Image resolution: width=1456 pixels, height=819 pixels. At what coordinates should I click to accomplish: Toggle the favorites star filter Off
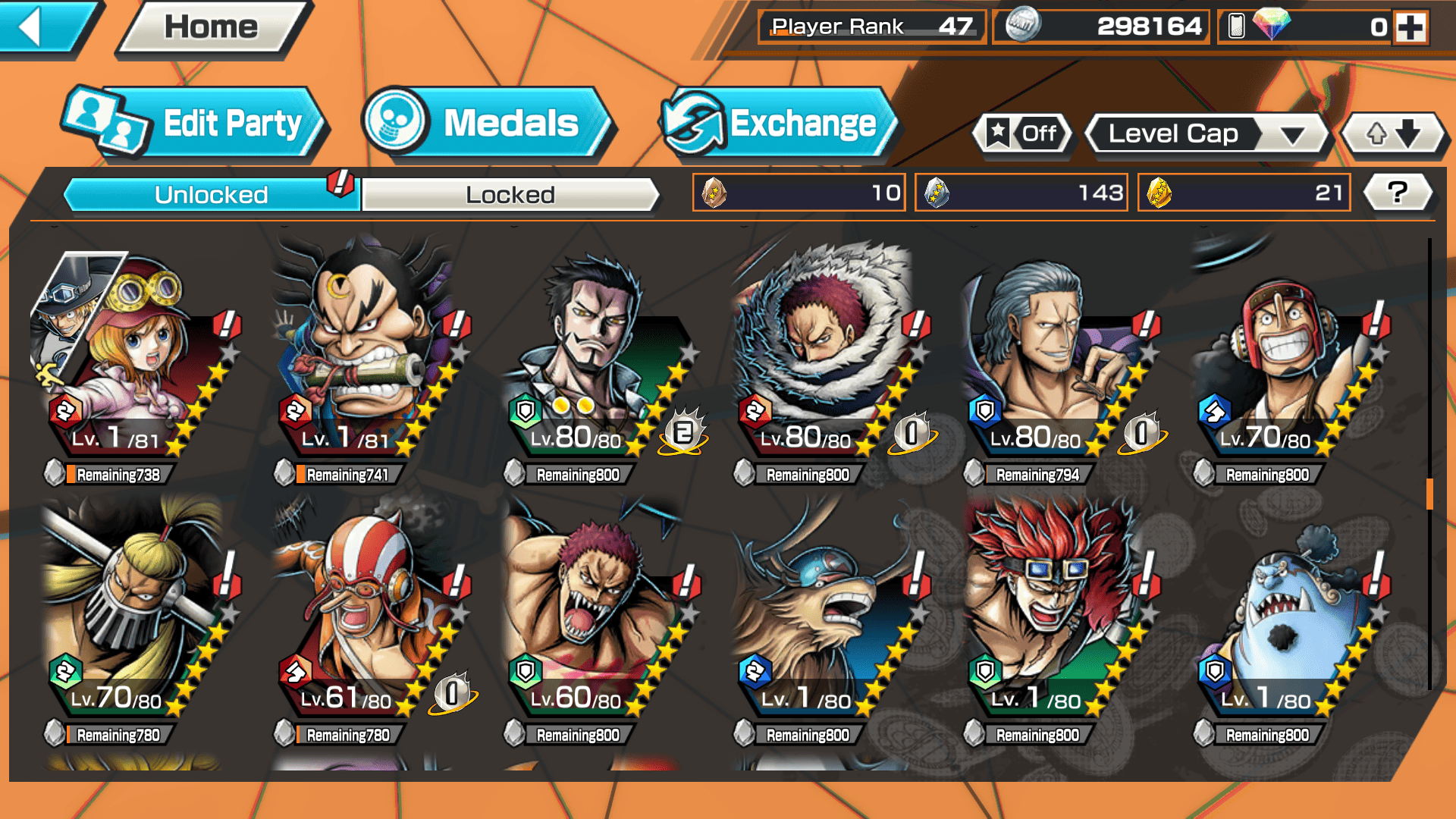1023,134
